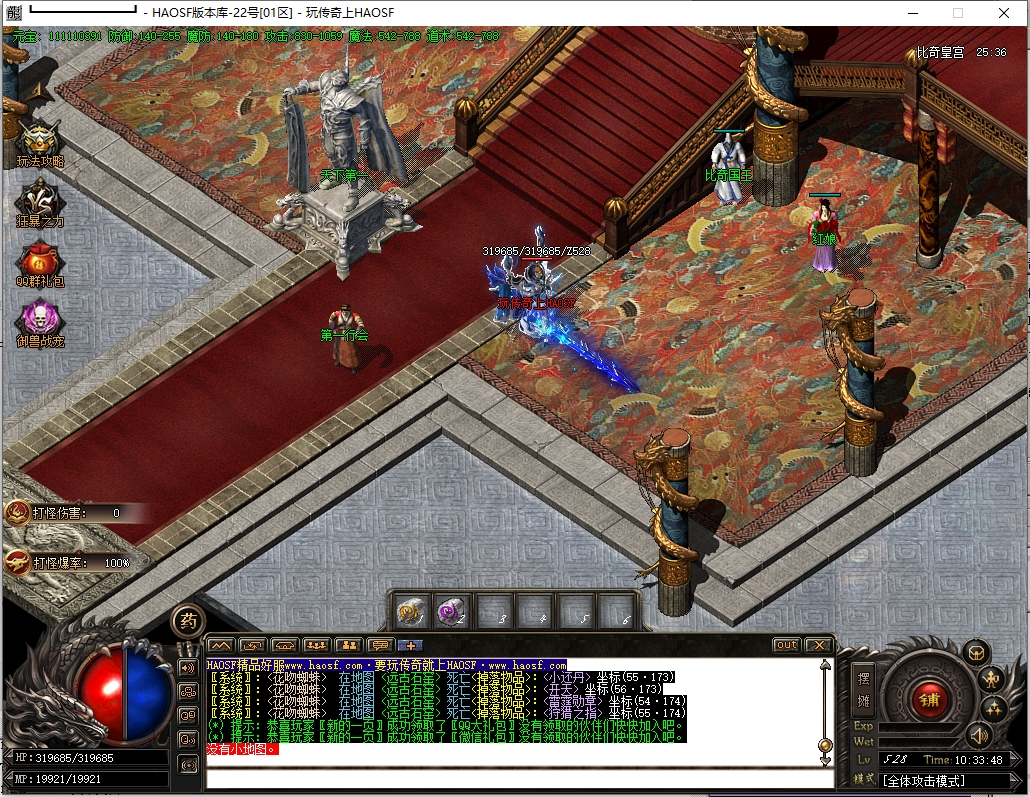1030x797 pixels.
Task: Use the purple scroll in hotbar slot 2
Action: [x=450, y=611]
